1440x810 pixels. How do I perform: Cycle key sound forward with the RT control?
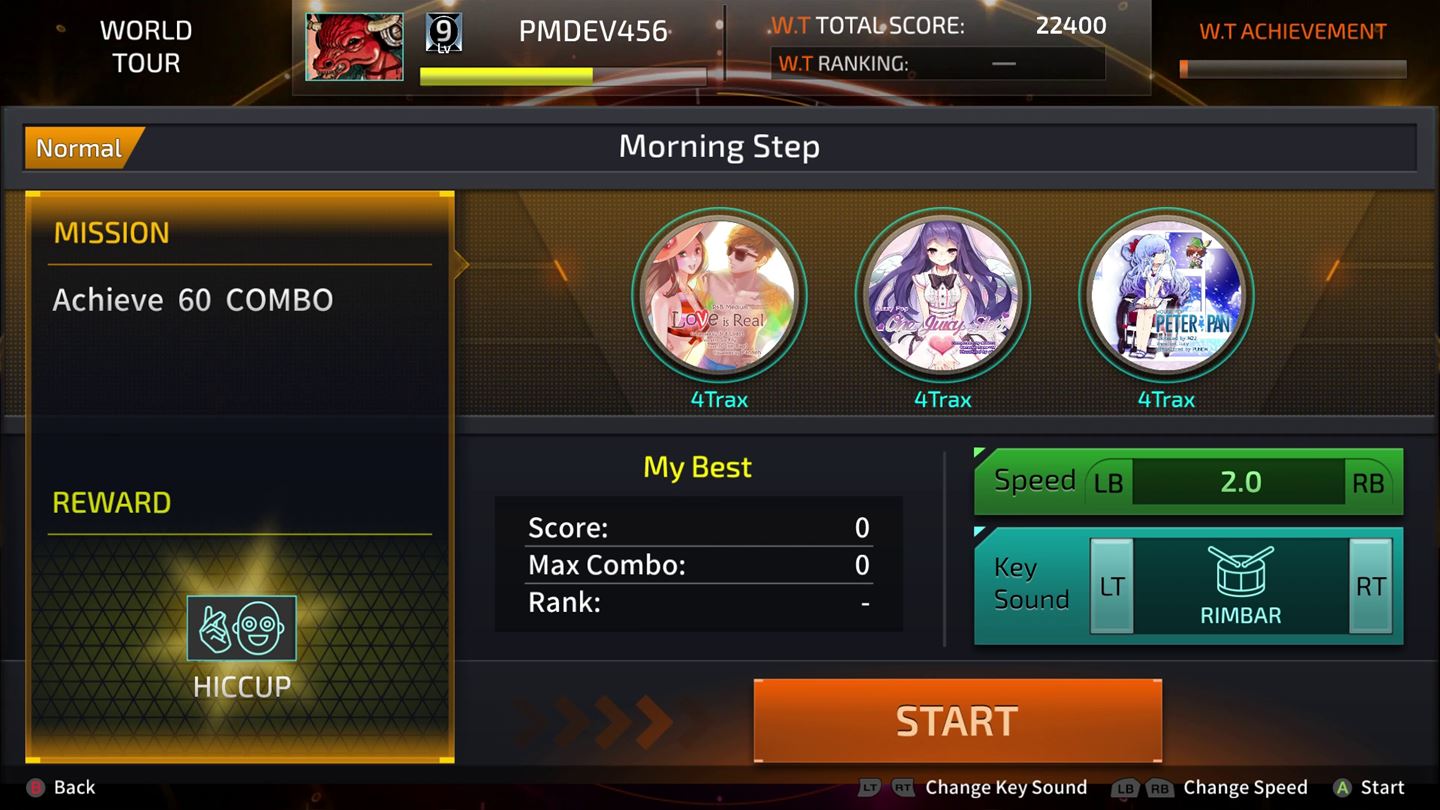[1371, 587]
